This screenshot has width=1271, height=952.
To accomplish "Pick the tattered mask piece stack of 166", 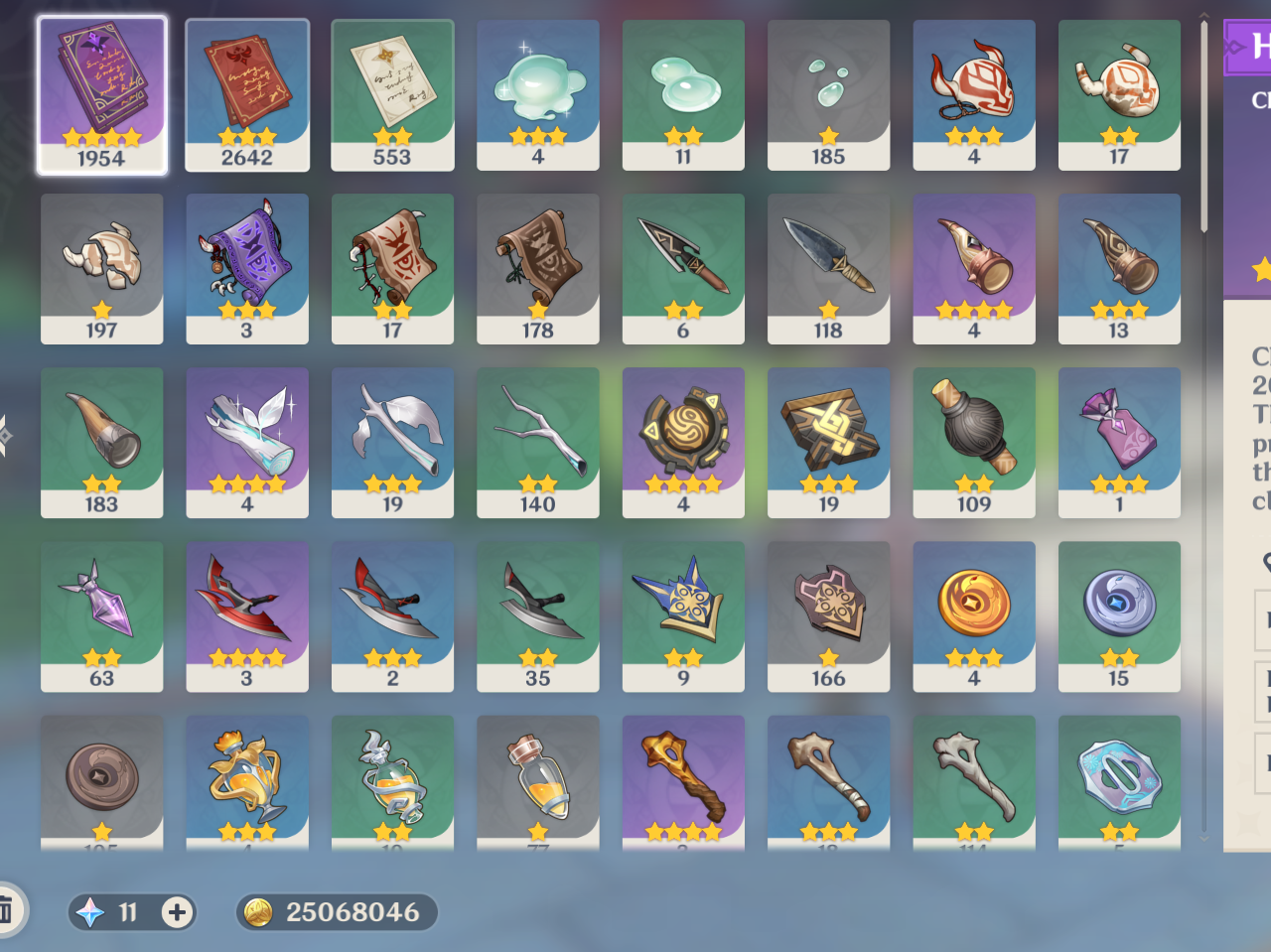I will (x=828, y=615).
